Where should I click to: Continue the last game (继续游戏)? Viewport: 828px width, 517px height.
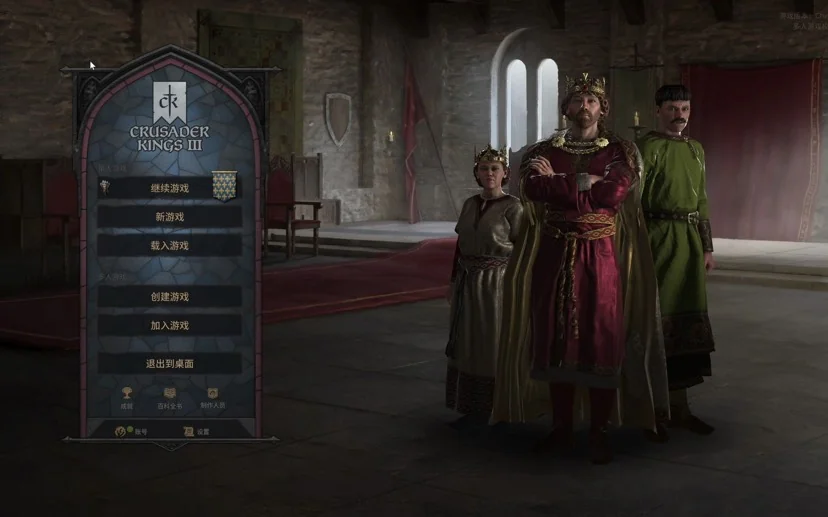(169, 187)
